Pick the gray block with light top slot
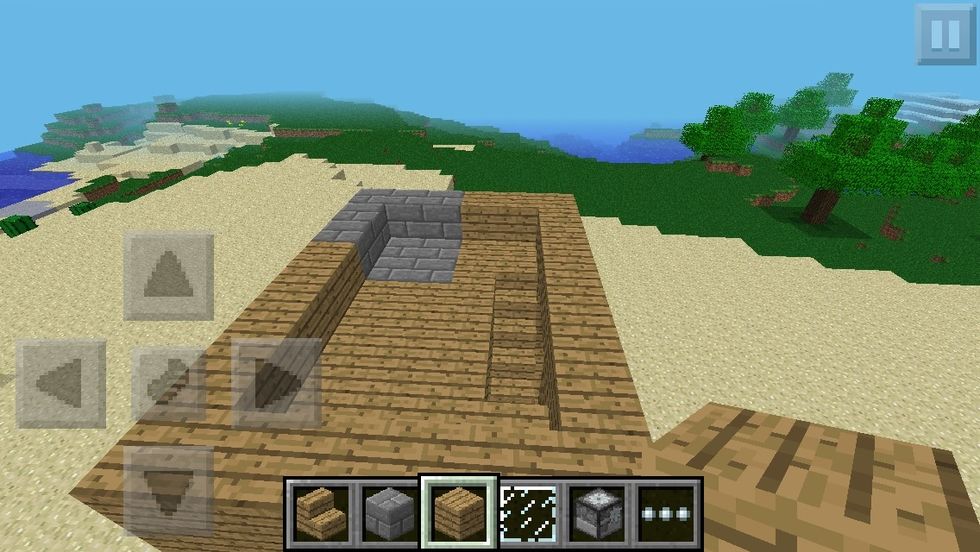This screenshot has height=552, width=980. point(600,511)
